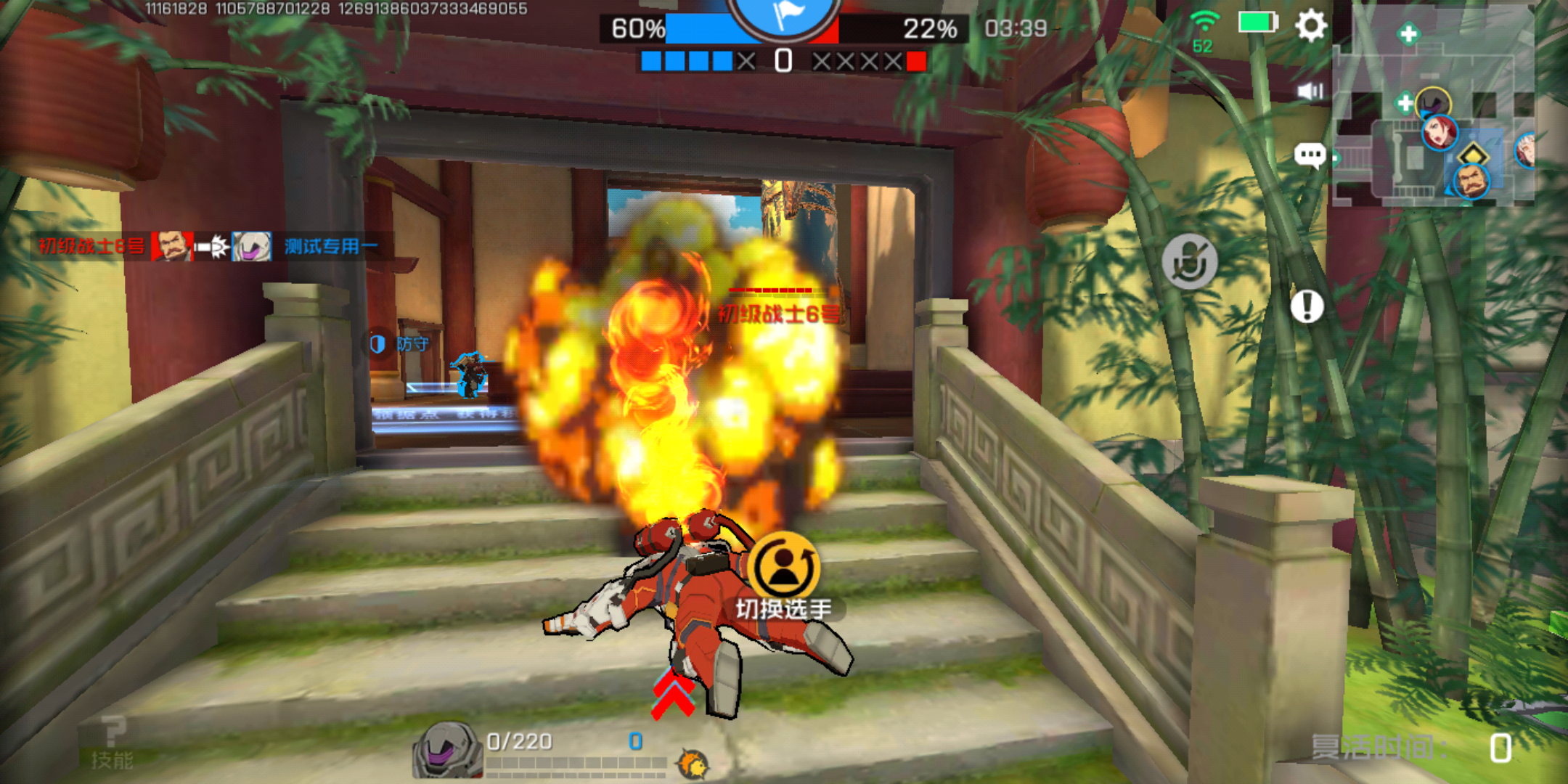Tap the exclamation mark alert button

(1307, 306)
